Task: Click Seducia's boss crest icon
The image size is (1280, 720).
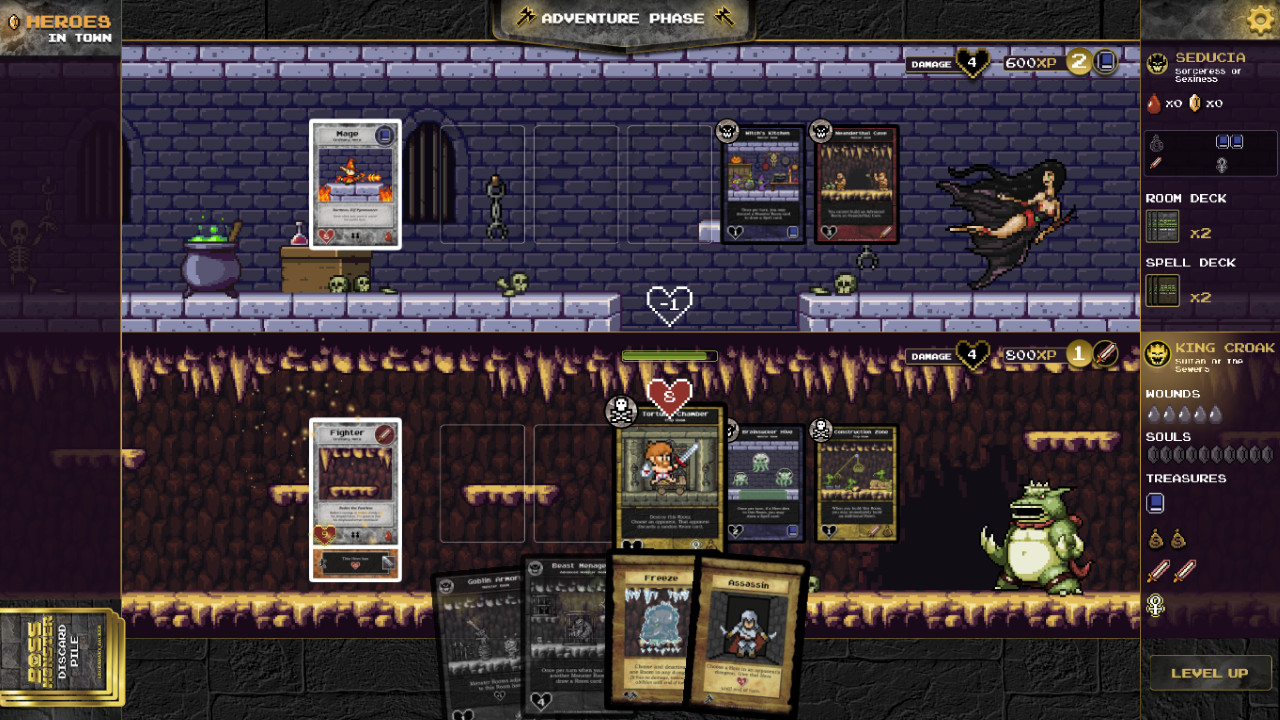Action: point(1155,62)
